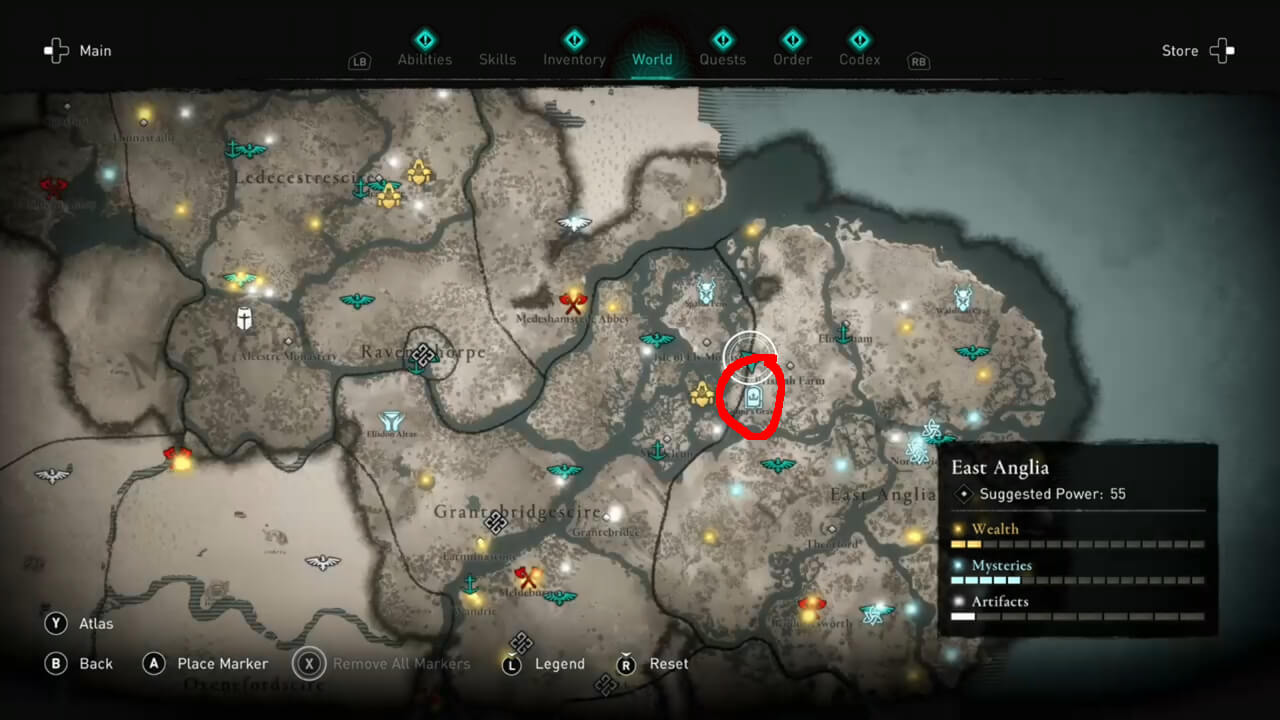Select the fast travel anchor near Elmenham
This screenshot has height=720, width=1280.
click(843, 334)
